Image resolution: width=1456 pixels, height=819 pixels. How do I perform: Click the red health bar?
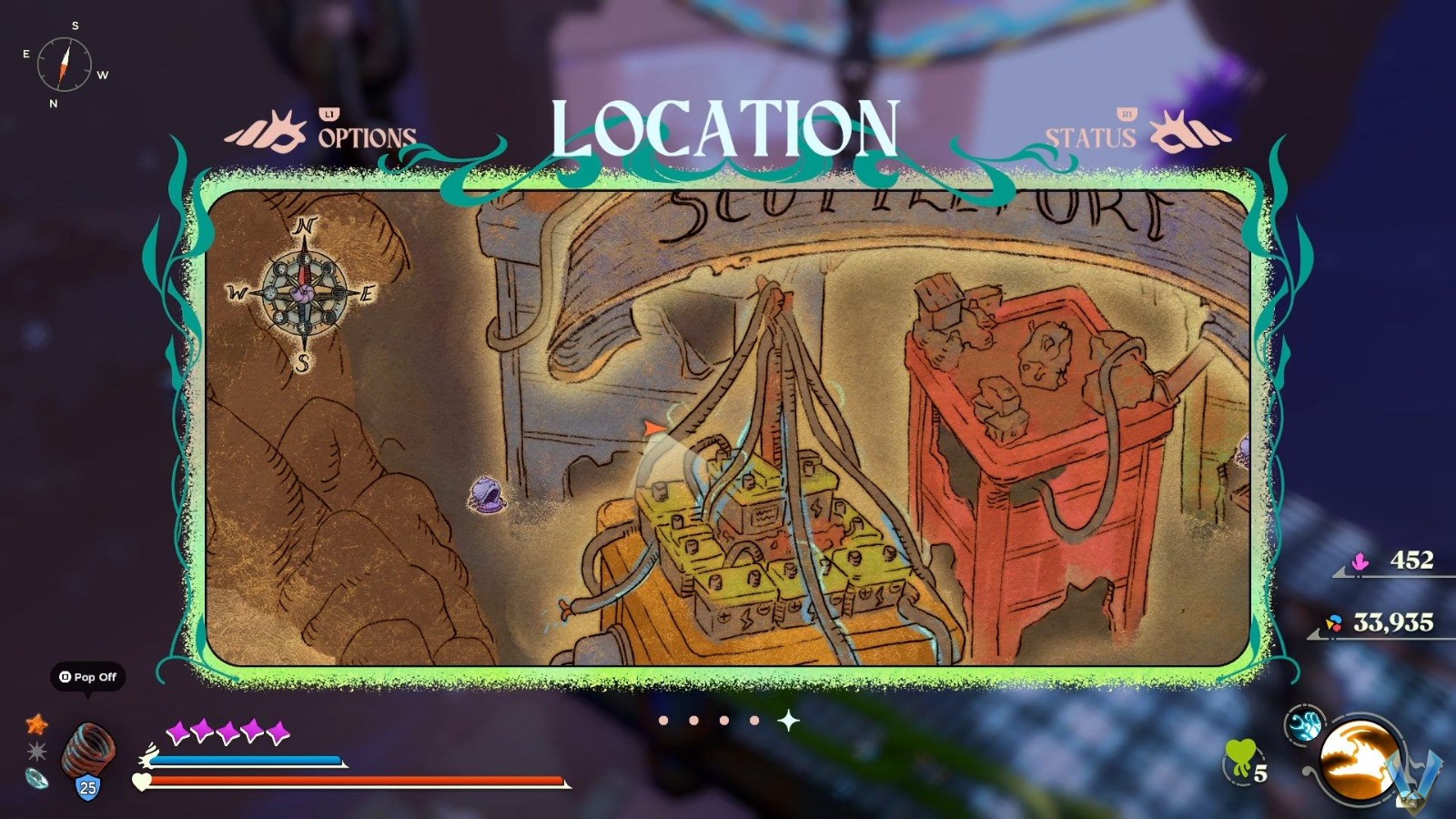[355, 782]
